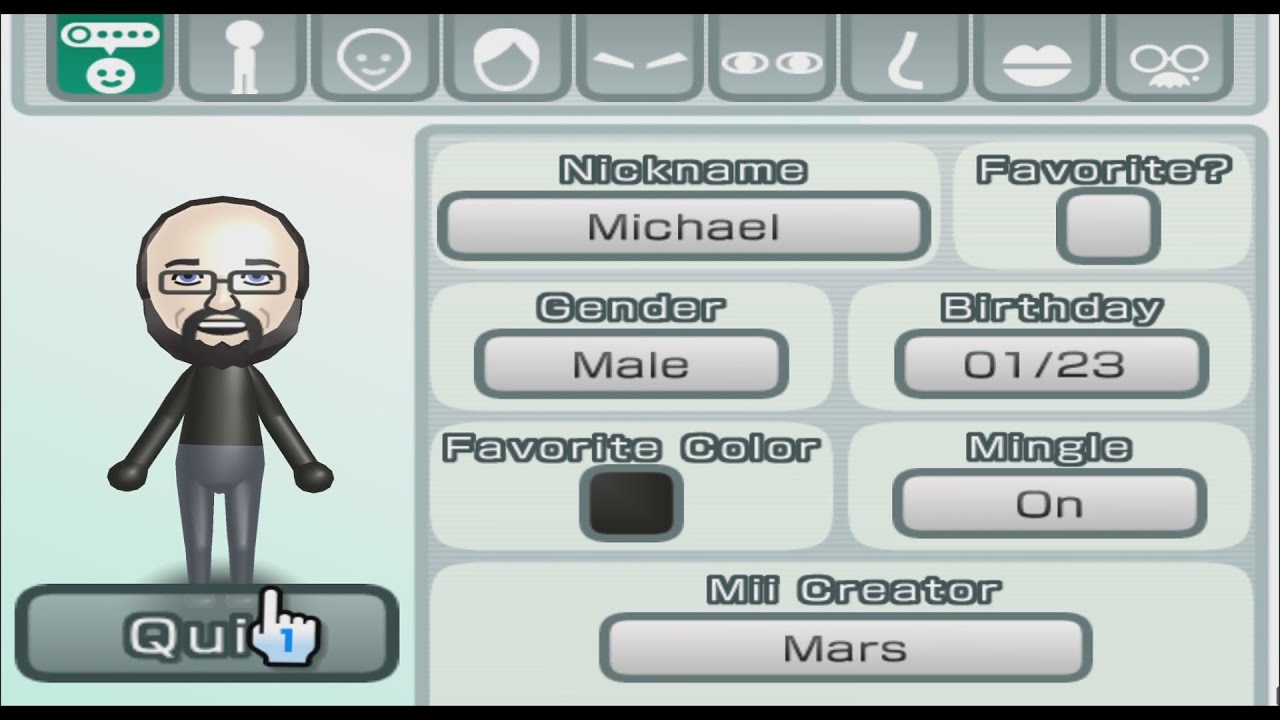
Task: Open the nose editor icon
Action: pos(904,55)
